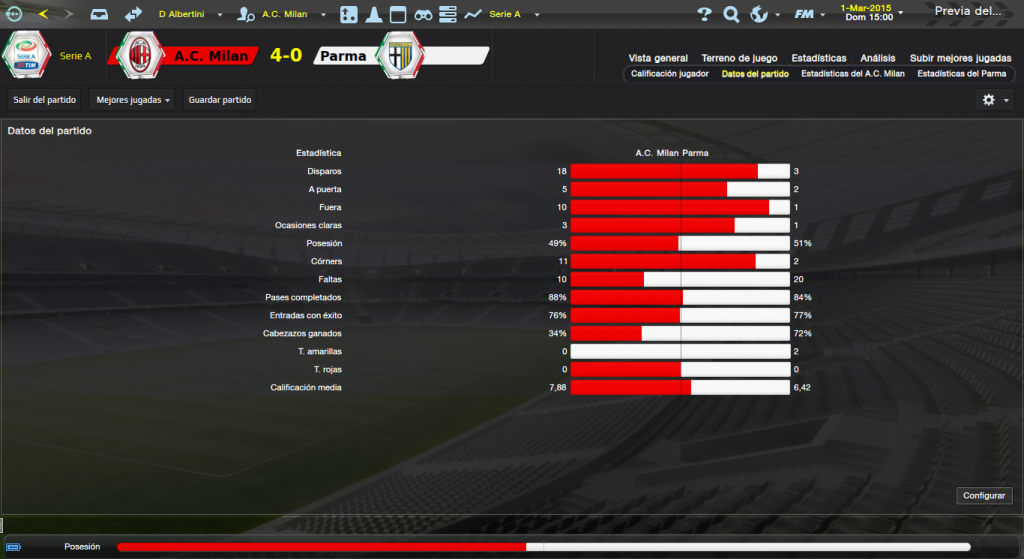This screenshot has height=559, width=1024.
Task: Click the Configurar button
Action: [986, 496]
